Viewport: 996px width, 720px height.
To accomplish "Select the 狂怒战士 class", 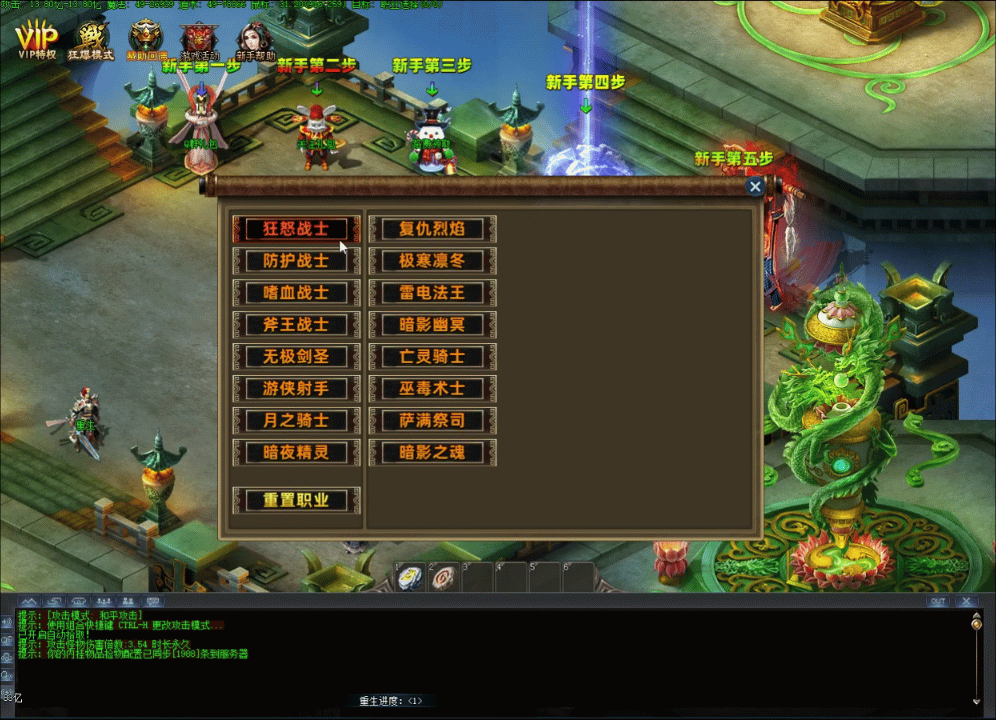I will coord(296,229).
